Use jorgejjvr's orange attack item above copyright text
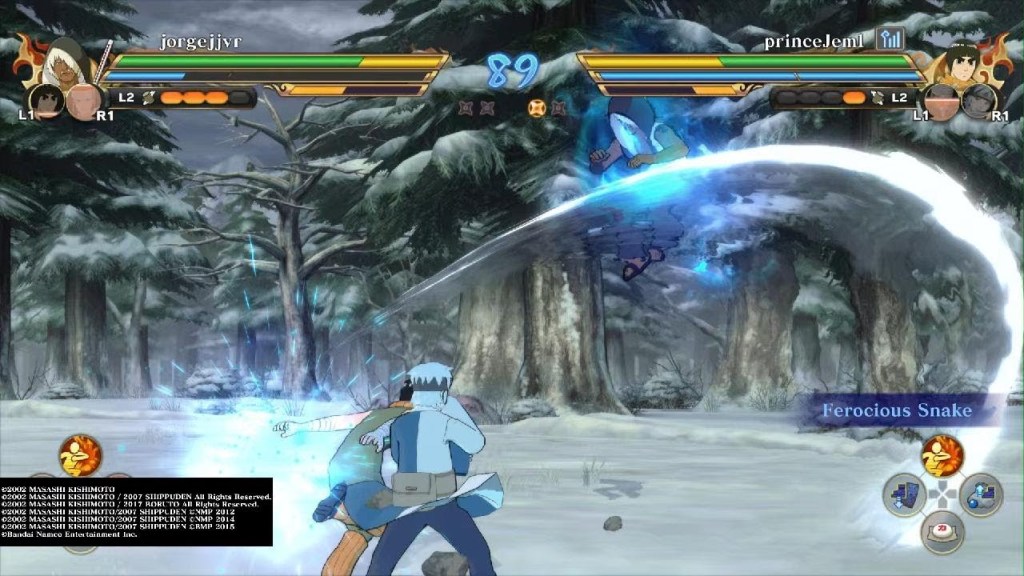 (x=80, y=456)
